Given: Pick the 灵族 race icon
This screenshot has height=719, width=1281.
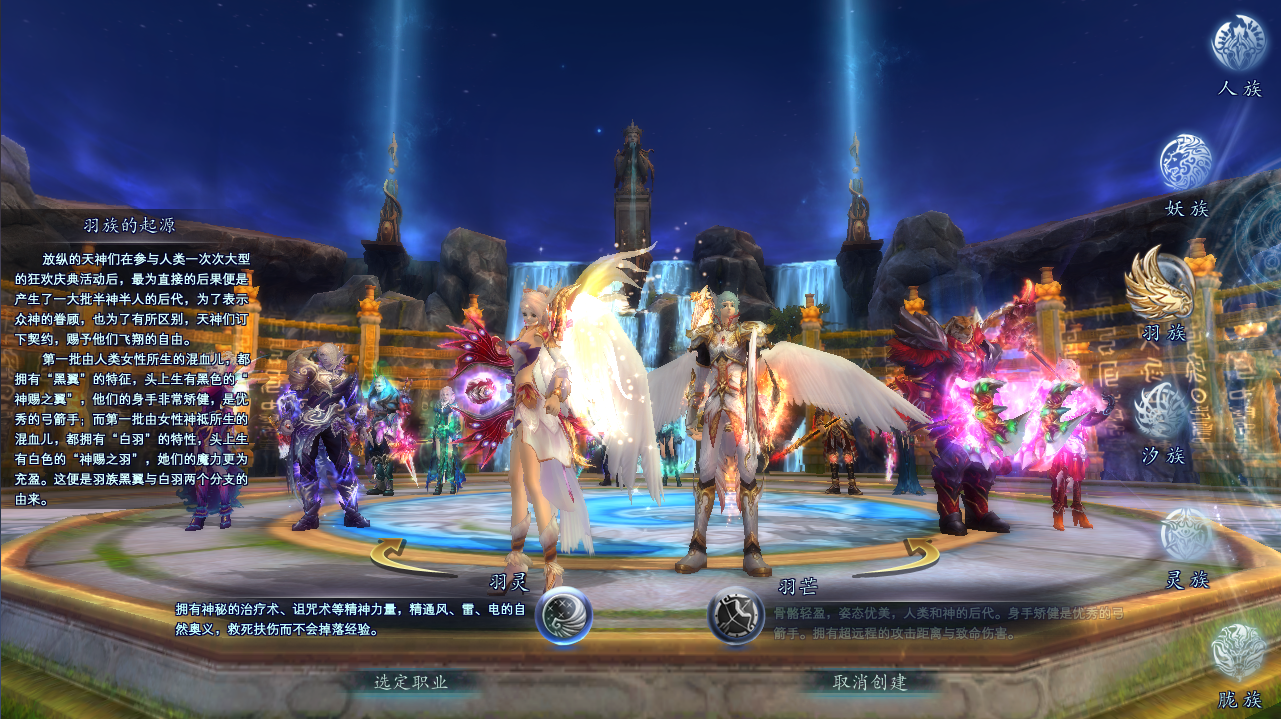Looking at the screenshot, I should 1188,536.
